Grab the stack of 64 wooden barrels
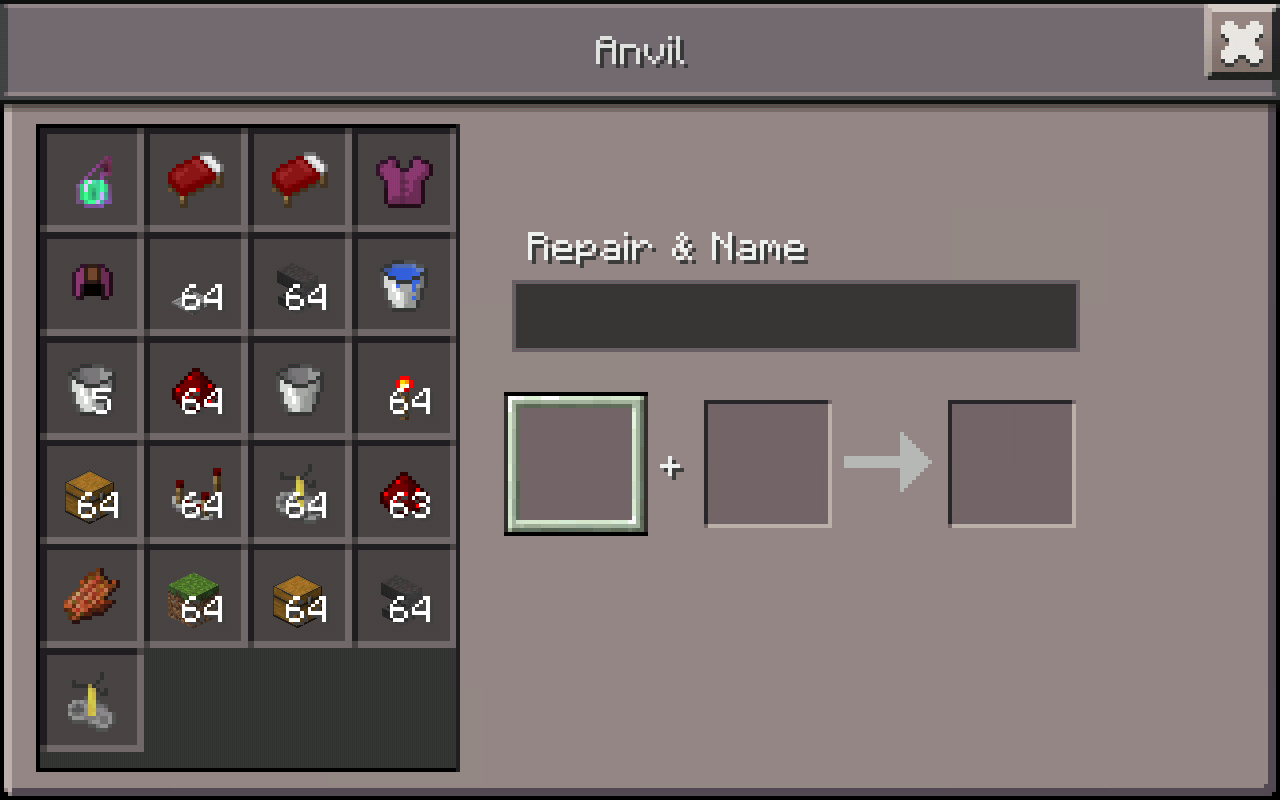 click(x=91, y=493)
